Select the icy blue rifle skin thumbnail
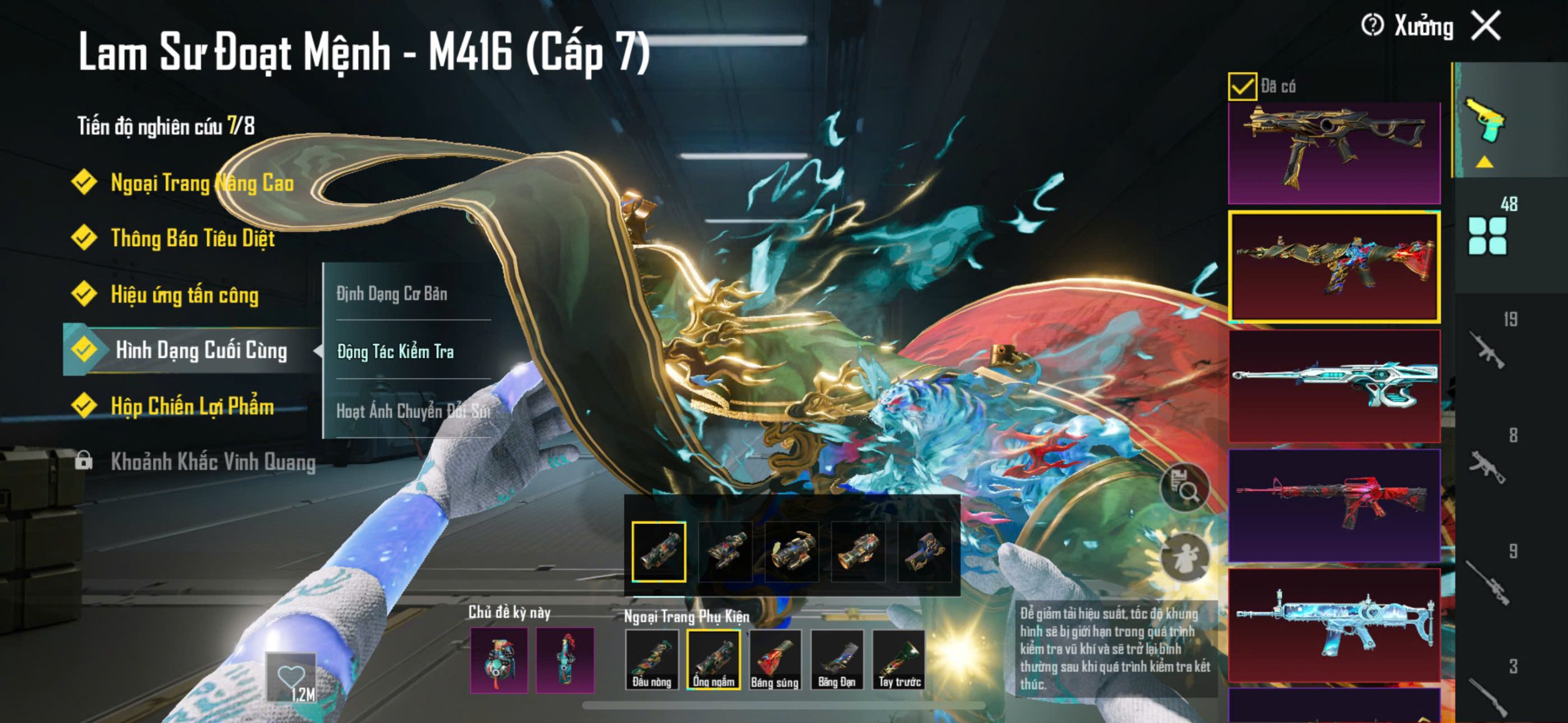This screenshot has width=1568, height=723. point(1334,624)
